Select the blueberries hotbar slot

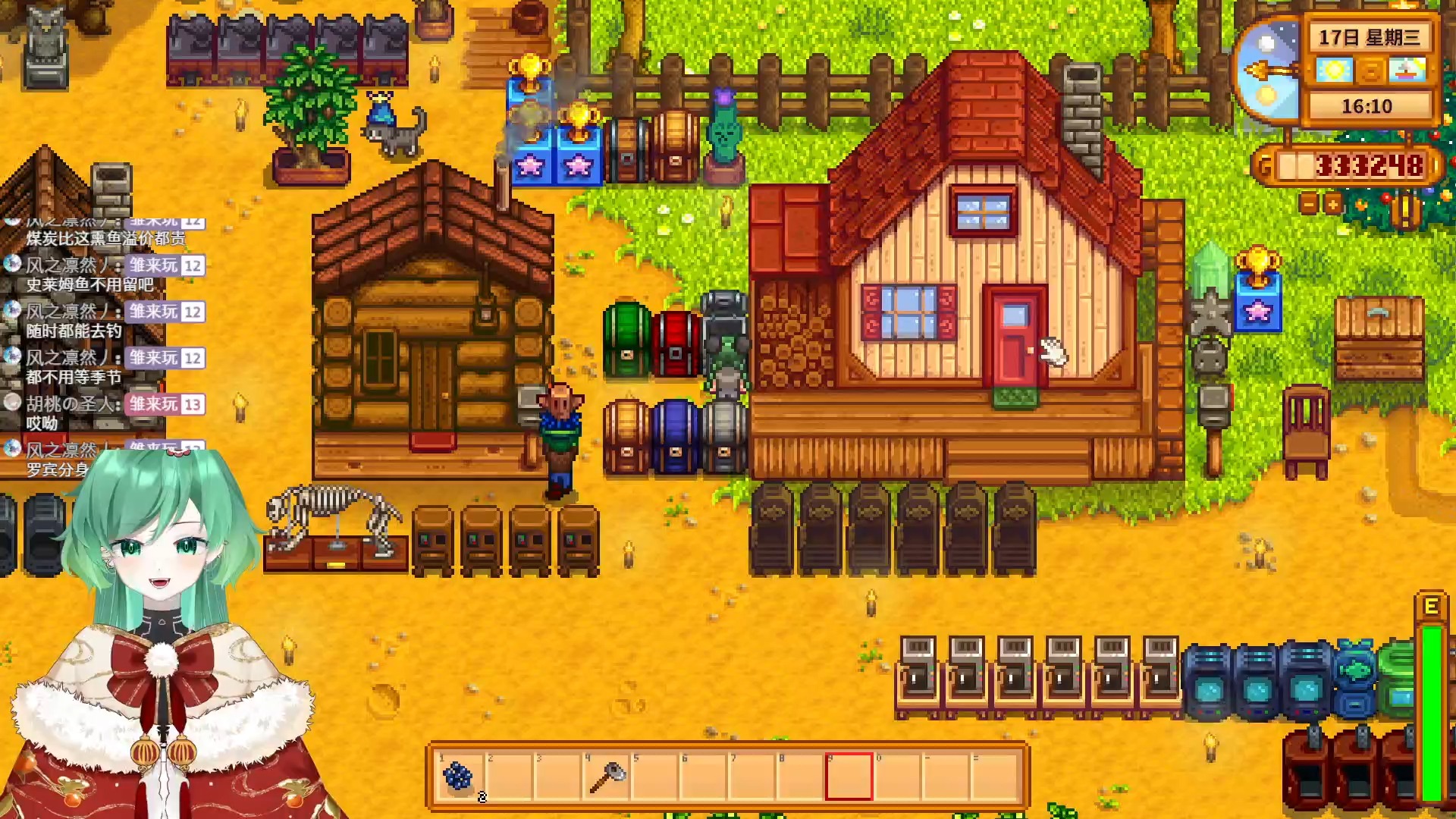click(460, 777)
